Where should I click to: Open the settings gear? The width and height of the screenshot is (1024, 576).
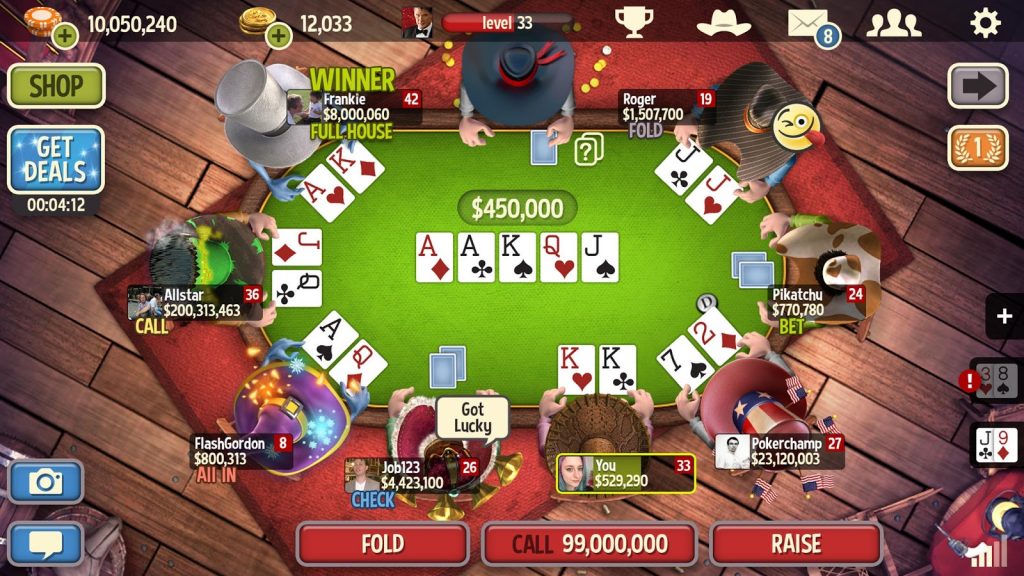tap(985, 21)
